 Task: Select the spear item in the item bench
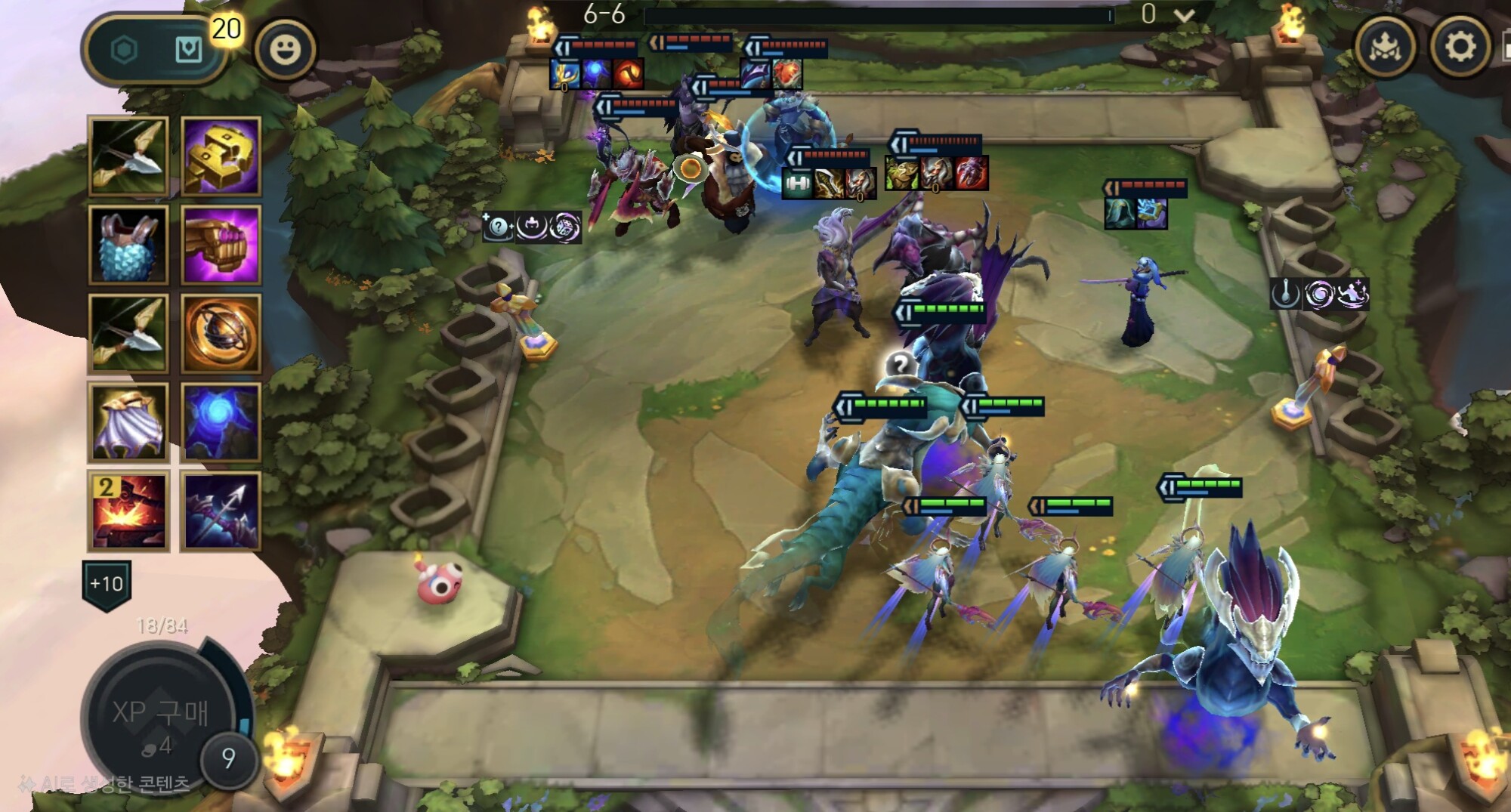pyautogui.click(x=221, y=511)
